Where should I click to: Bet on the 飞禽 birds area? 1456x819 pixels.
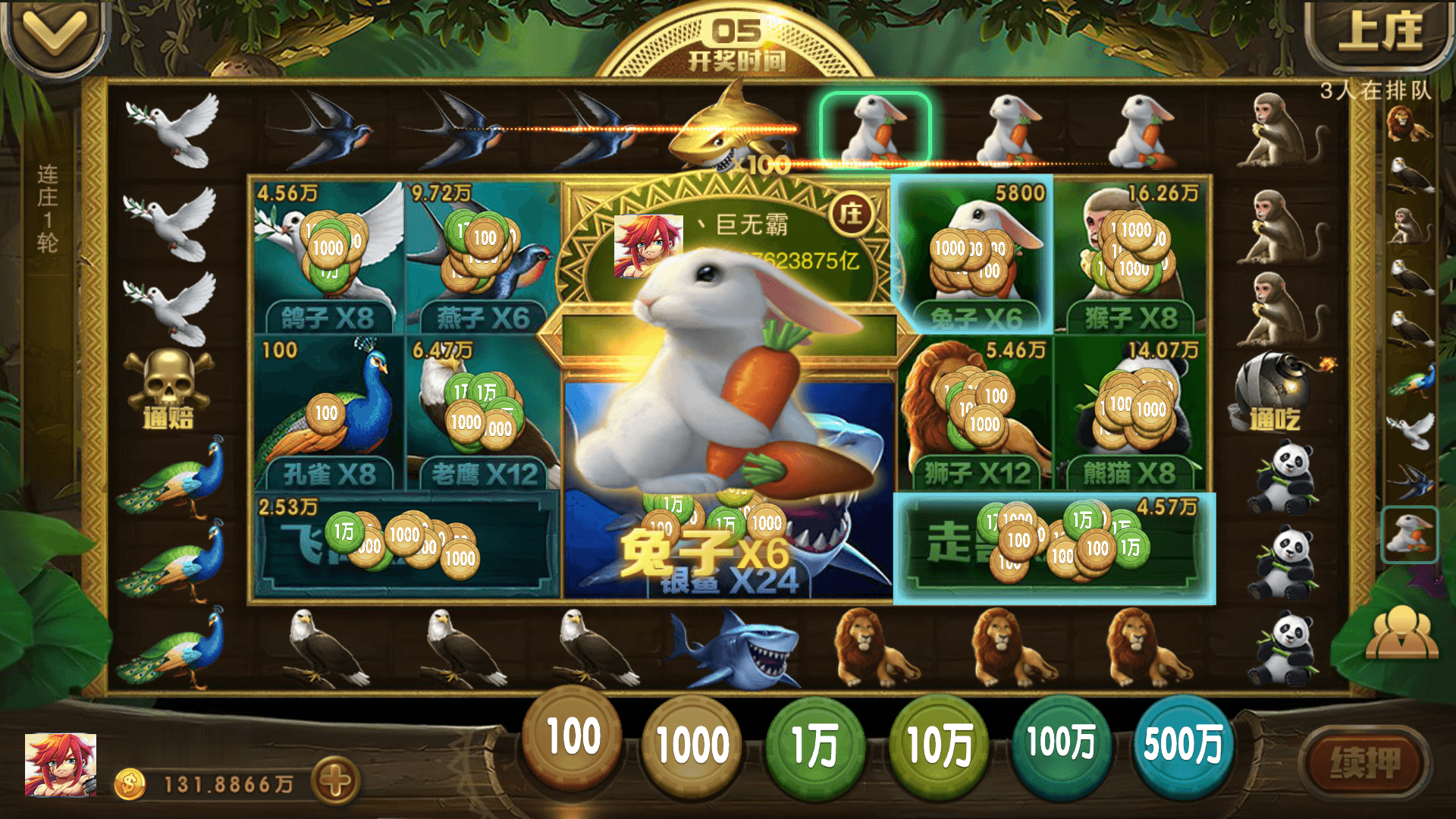tap(406, 544)
